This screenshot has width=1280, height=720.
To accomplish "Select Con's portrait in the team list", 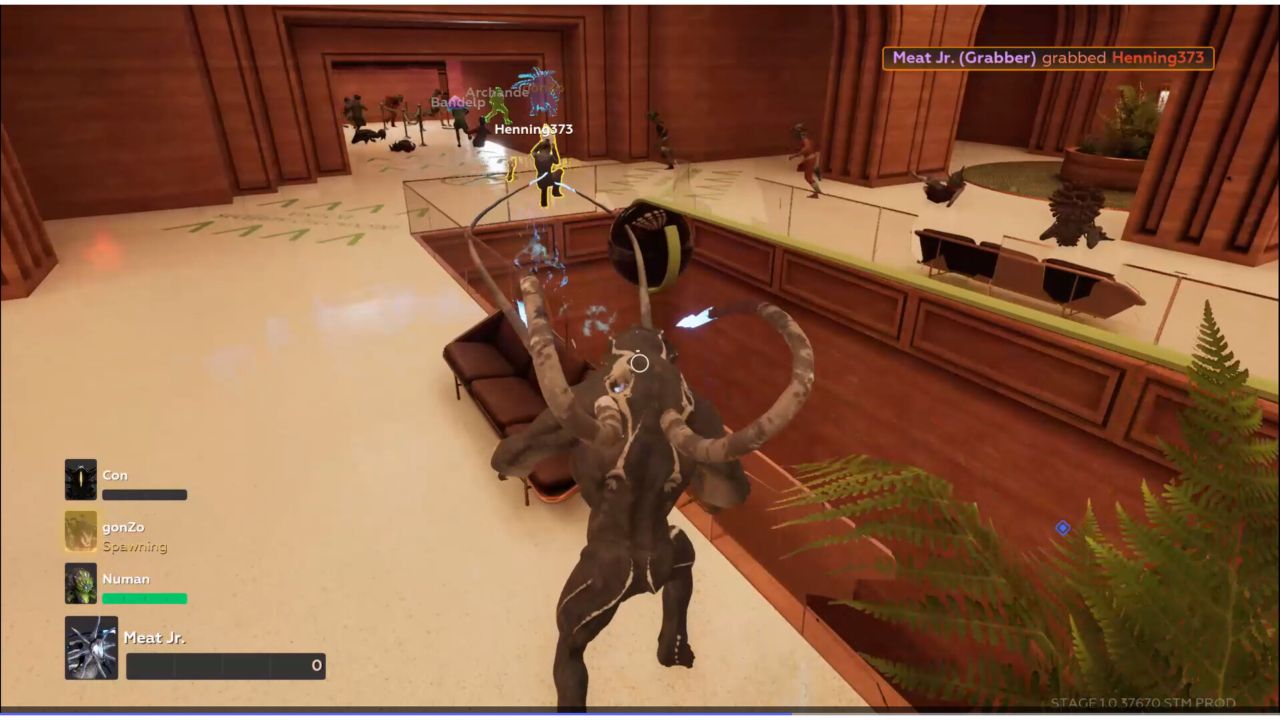I will (x=81, y=480).
